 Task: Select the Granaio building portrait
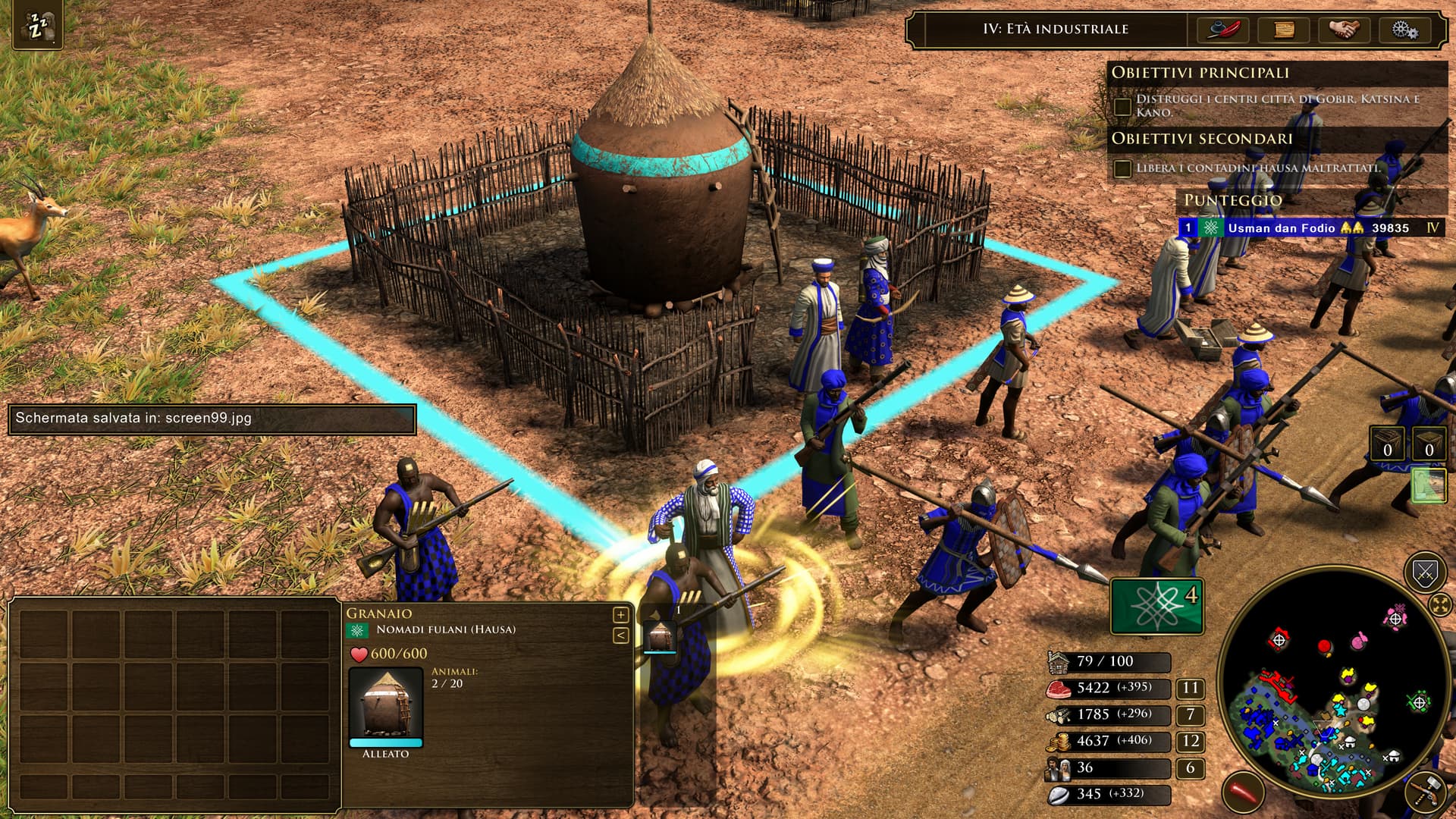tap(386, 704)
